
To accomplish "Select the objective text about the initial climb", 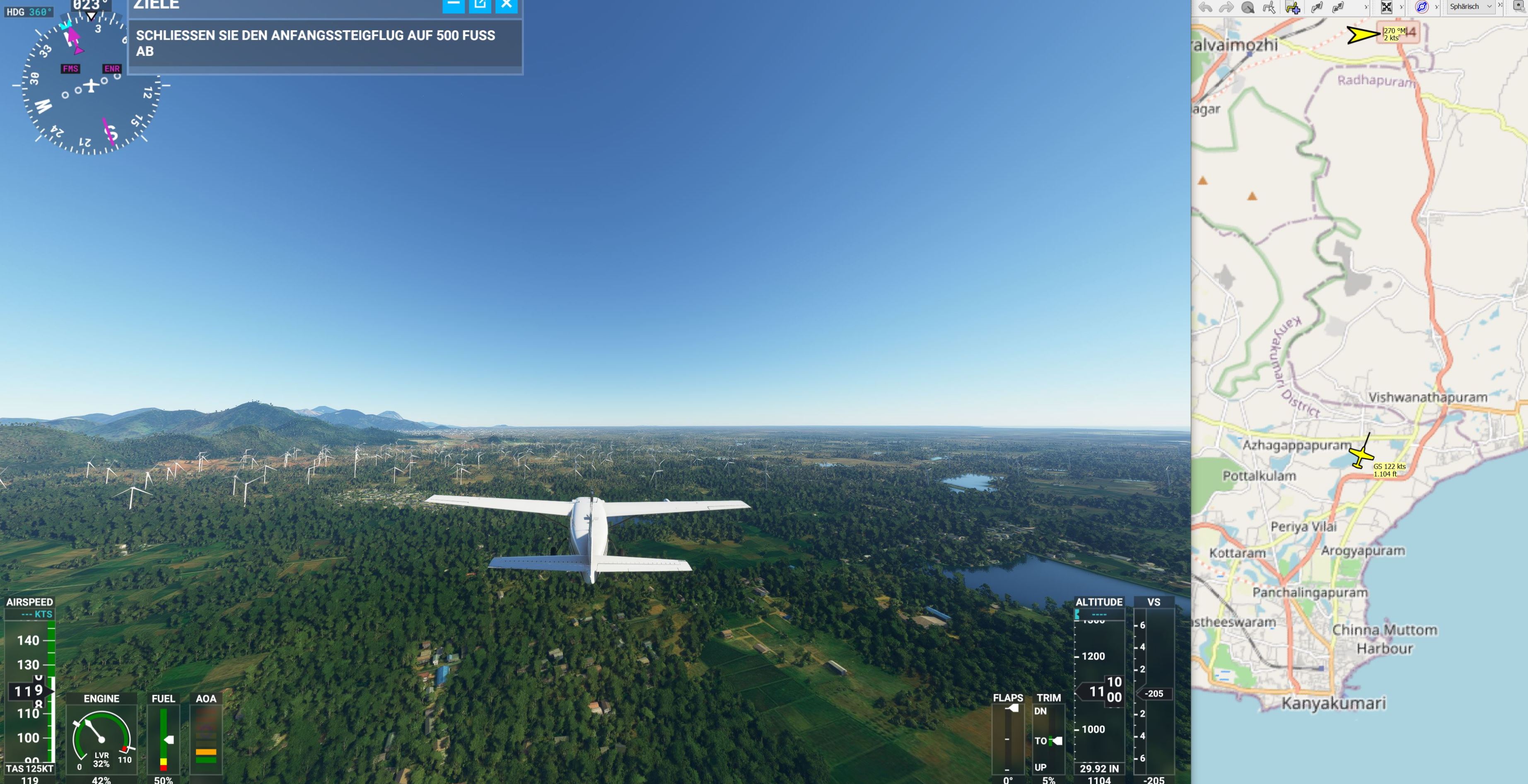I will (x=316, y=43).
